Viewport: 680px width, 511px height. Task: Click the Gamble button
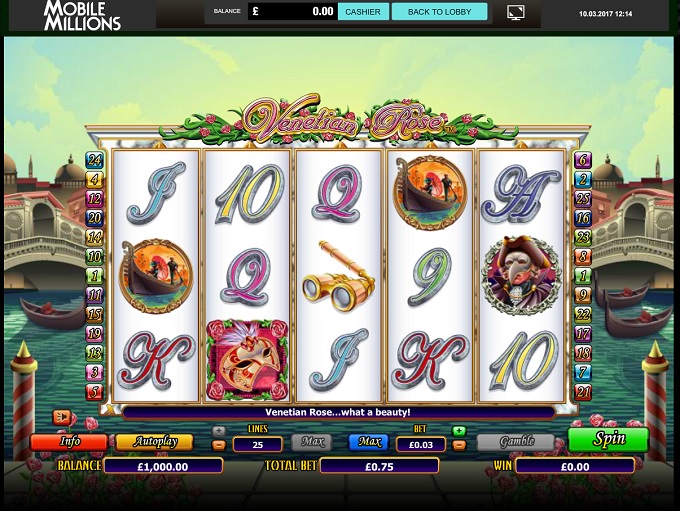tap(516, 441)
